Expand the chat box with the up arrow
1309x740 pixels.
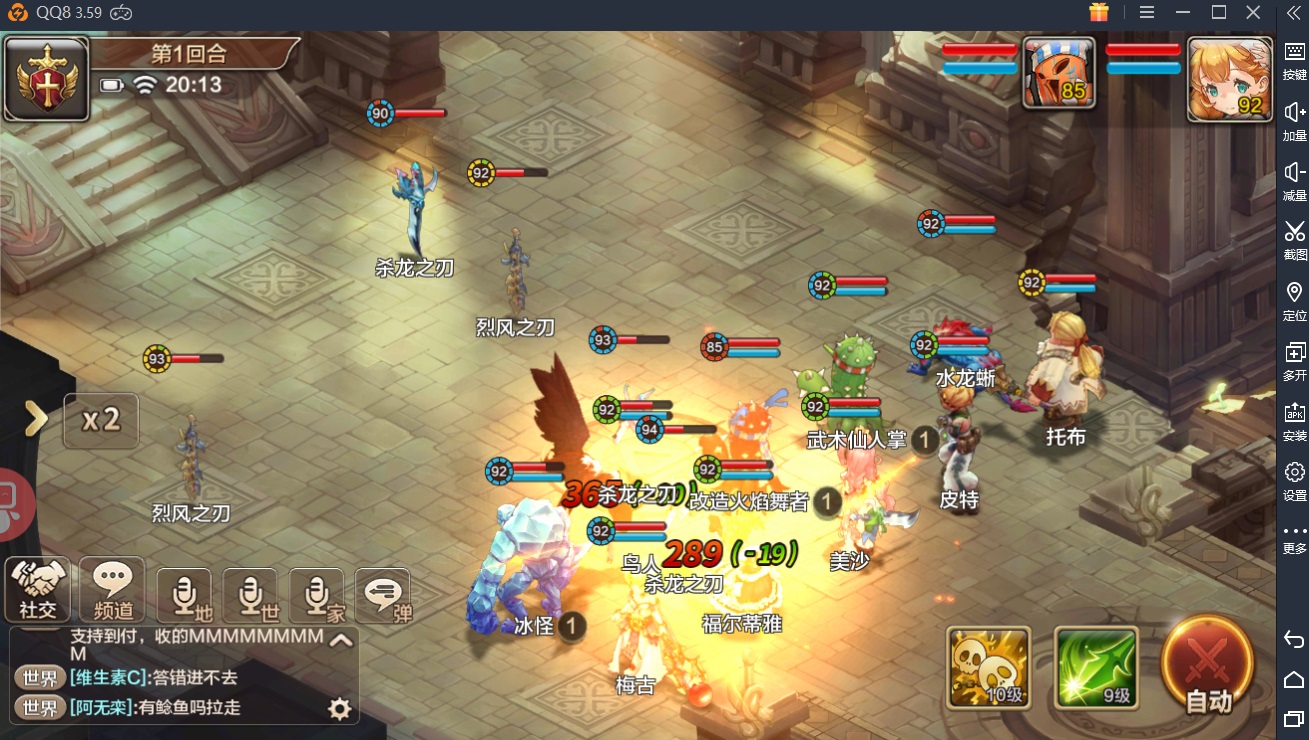[341, 641]
